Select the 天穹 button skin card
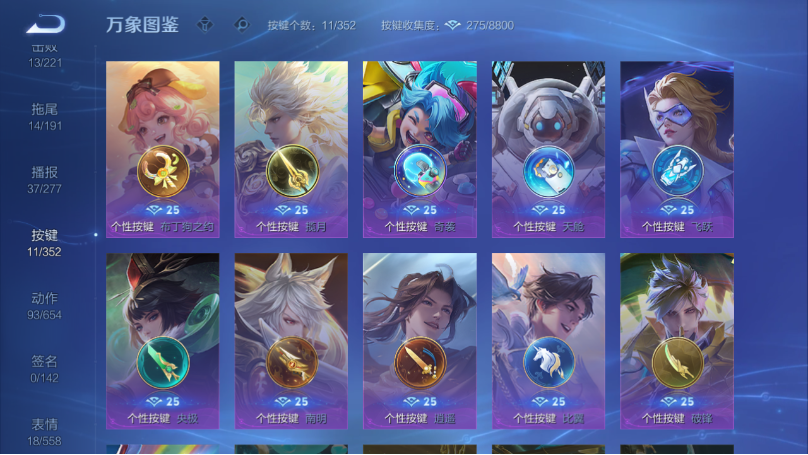808x455 pixels. pyautogui.click(x=548, y=149)
